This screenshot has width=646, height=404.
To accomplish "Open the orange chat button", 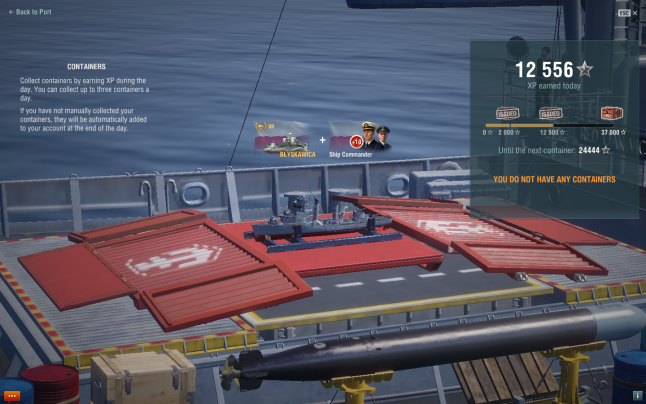I will (12, 395).
